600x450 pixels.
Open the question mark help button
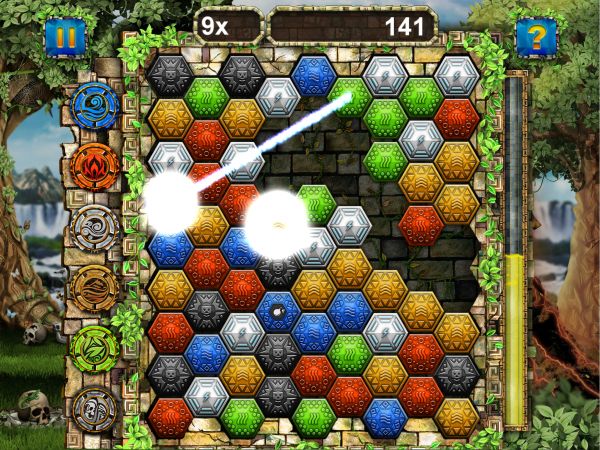click(535, 39)
